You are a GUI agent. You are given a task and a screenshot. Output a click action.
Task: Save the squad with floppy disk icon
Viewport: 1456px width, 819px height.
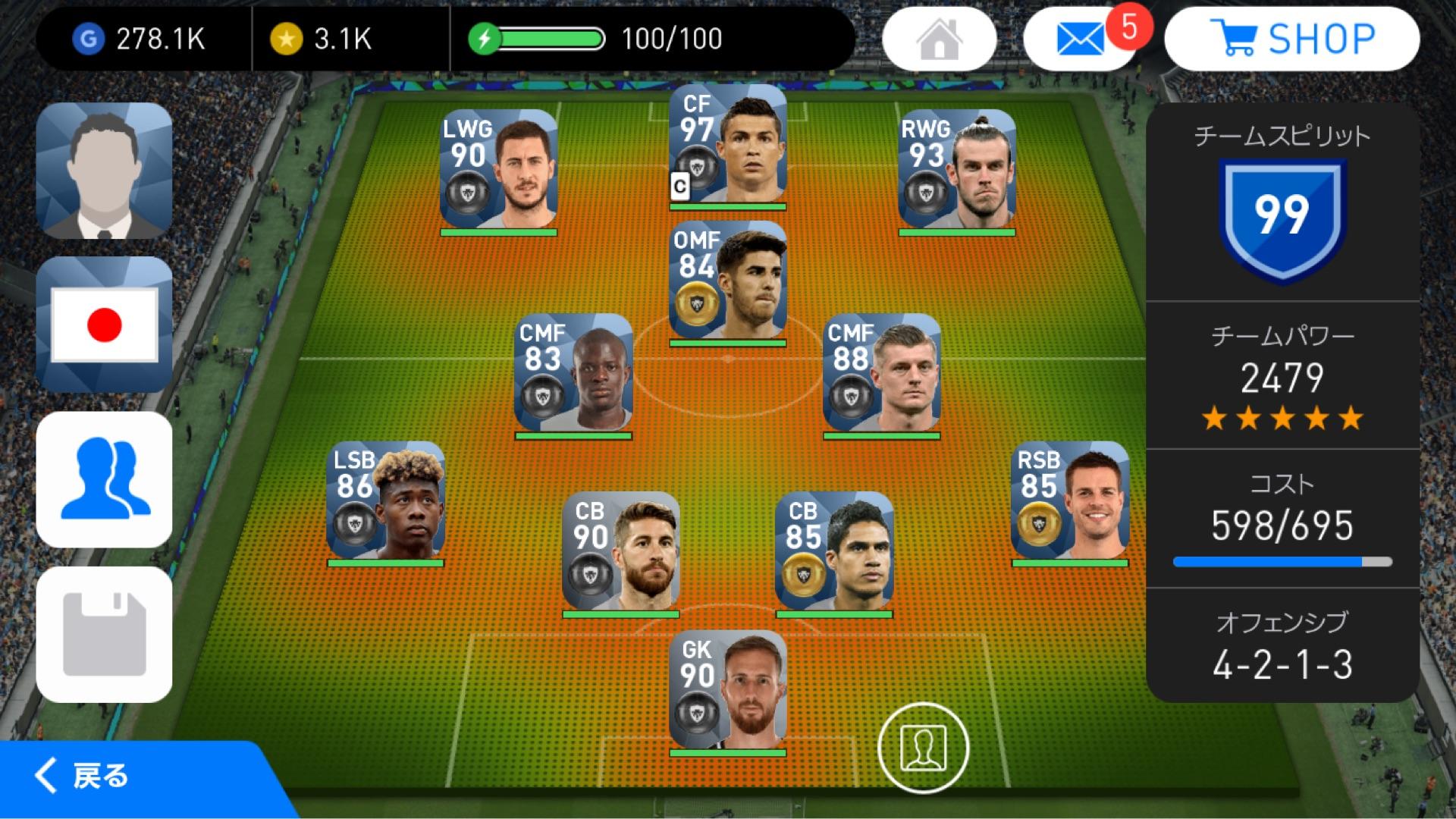click(105, 634)
